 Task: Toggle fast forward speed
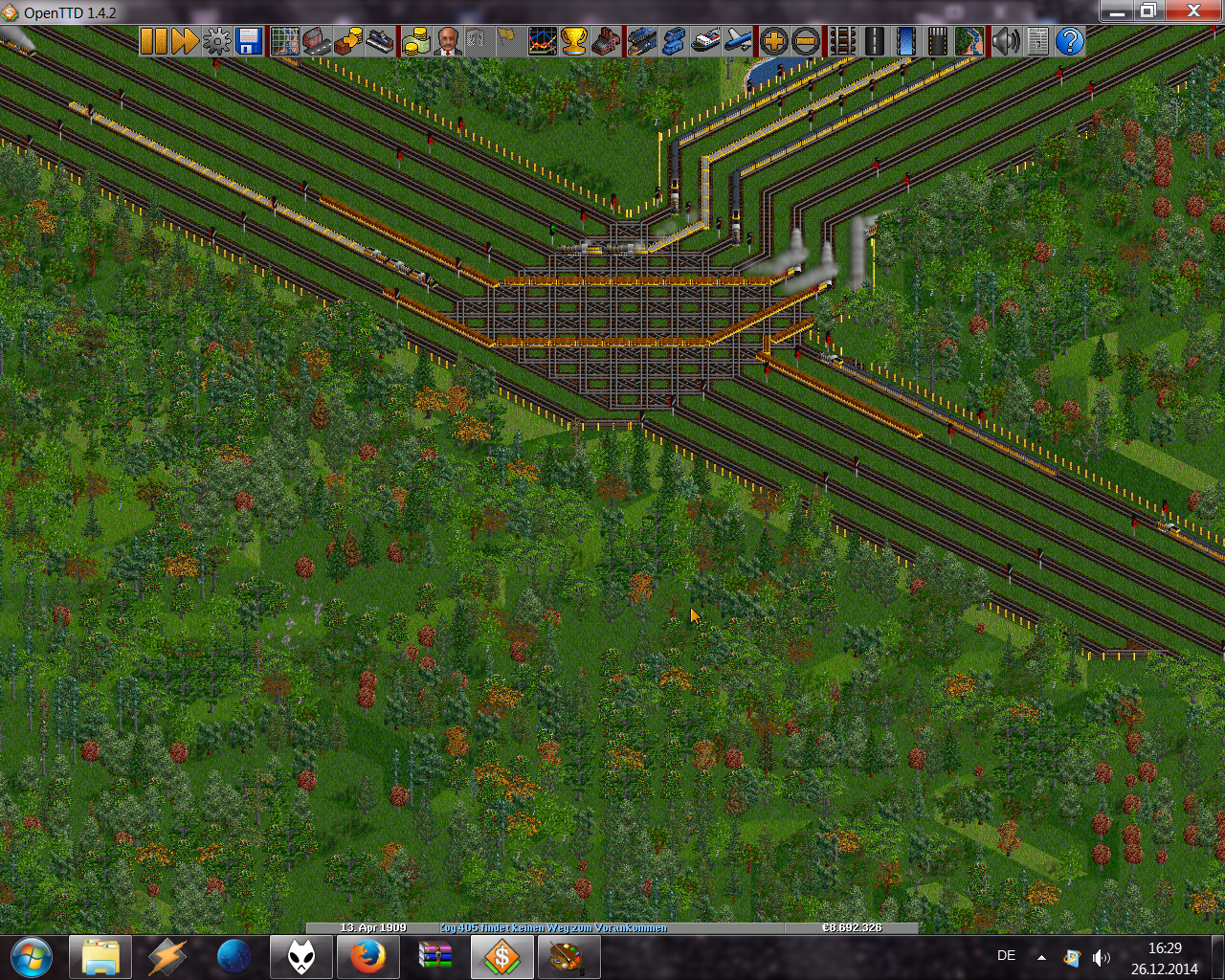point(185,41)
